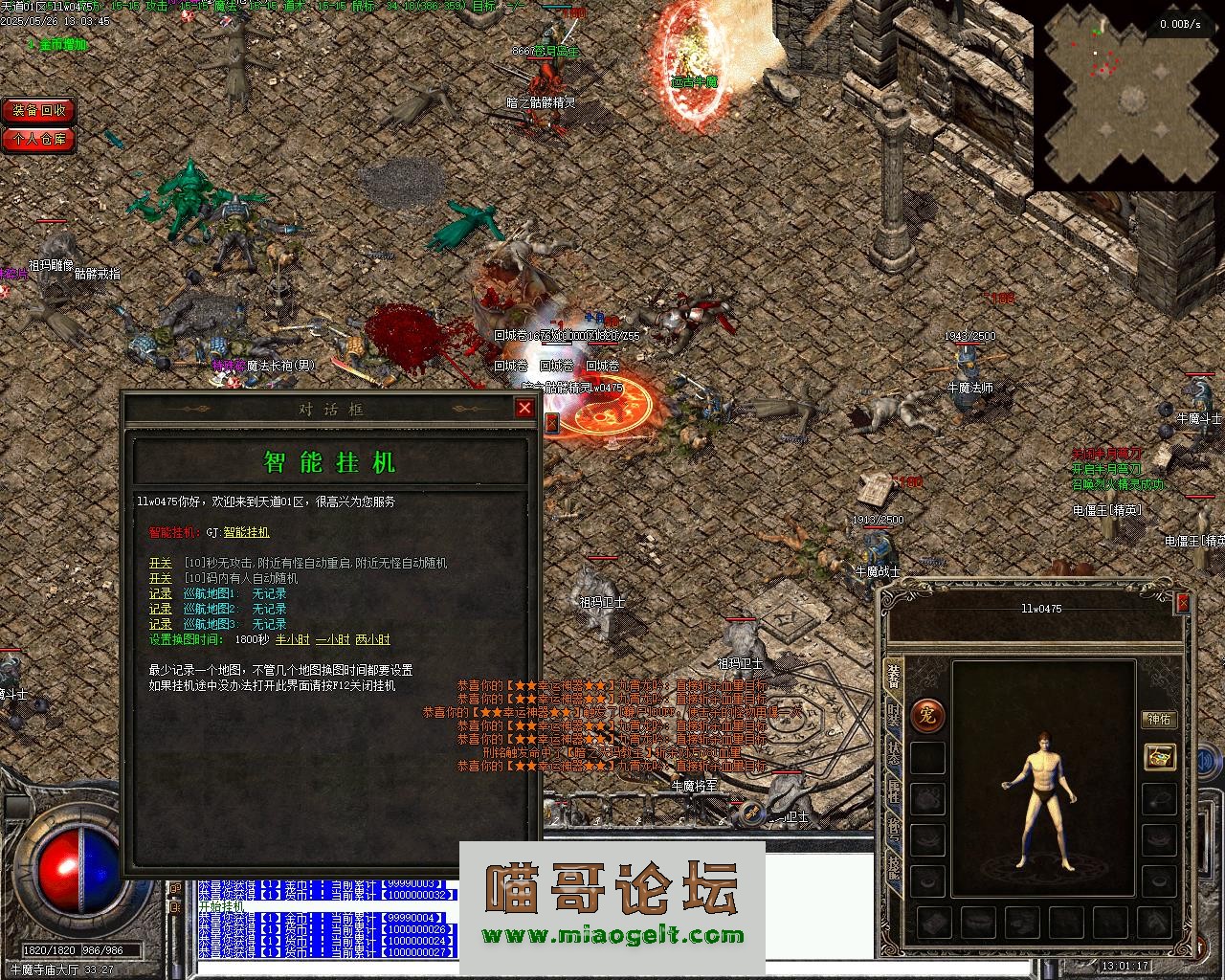This screenshot has width=1225, height=980.
Task: Record 巡航地图2 with its 记录 link
Action: [160, 610]
